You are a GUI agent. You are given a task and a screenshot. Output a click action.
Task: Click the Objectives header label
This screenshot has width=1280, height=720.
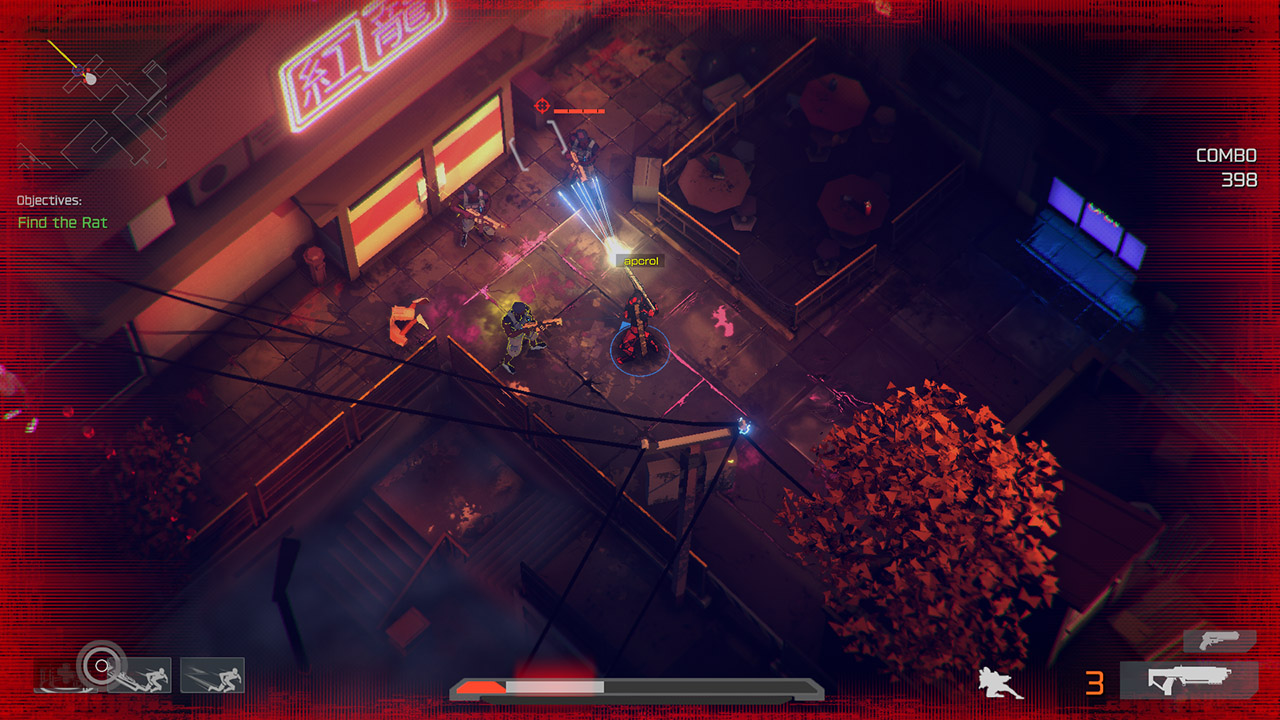click(52, 200)
